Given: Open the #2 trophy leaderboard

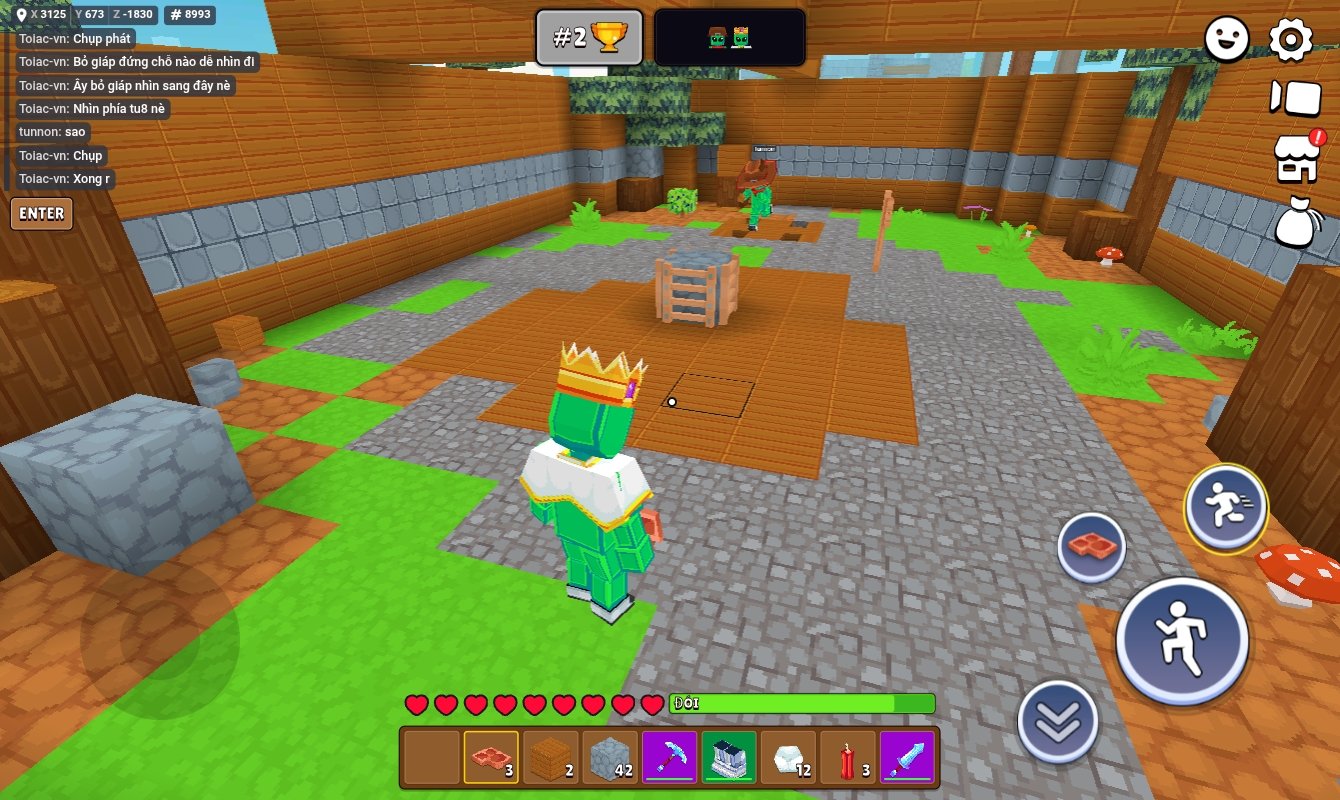Looking at the screenshot, I should tap(588, 38).
